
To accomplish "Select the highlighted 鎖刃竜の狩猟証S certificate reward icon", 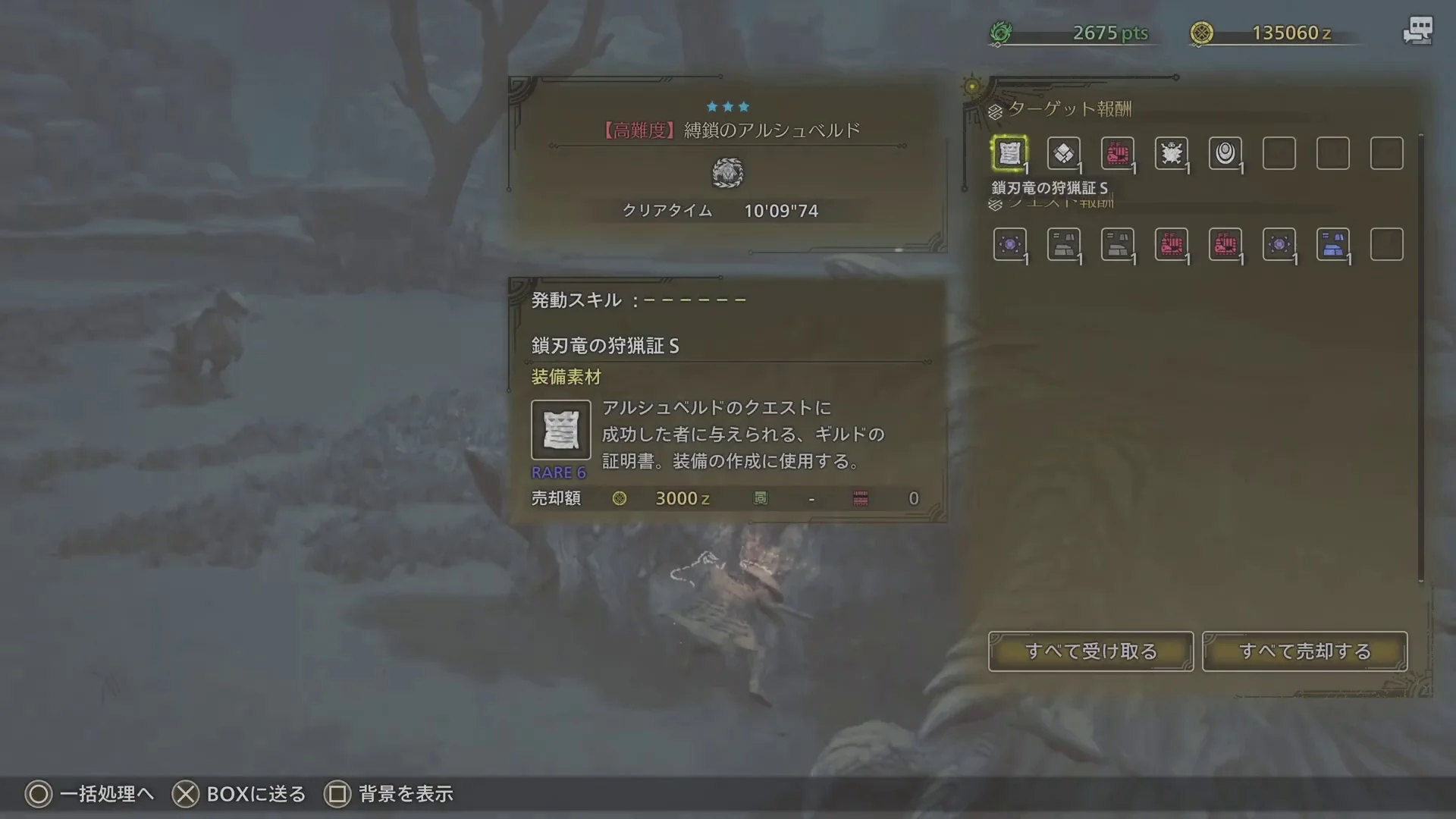I will 1010,152.
